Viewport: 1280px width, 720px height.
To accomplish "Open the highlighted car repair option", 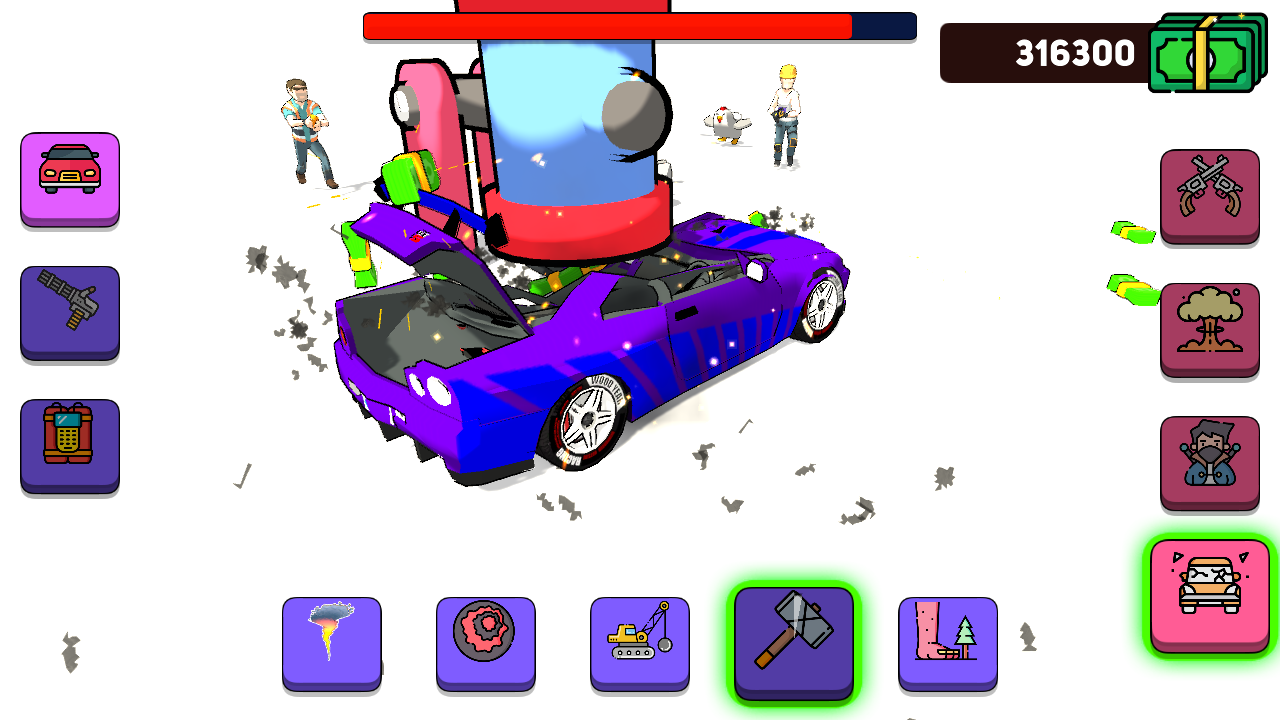I will (x=1209, y=591).
